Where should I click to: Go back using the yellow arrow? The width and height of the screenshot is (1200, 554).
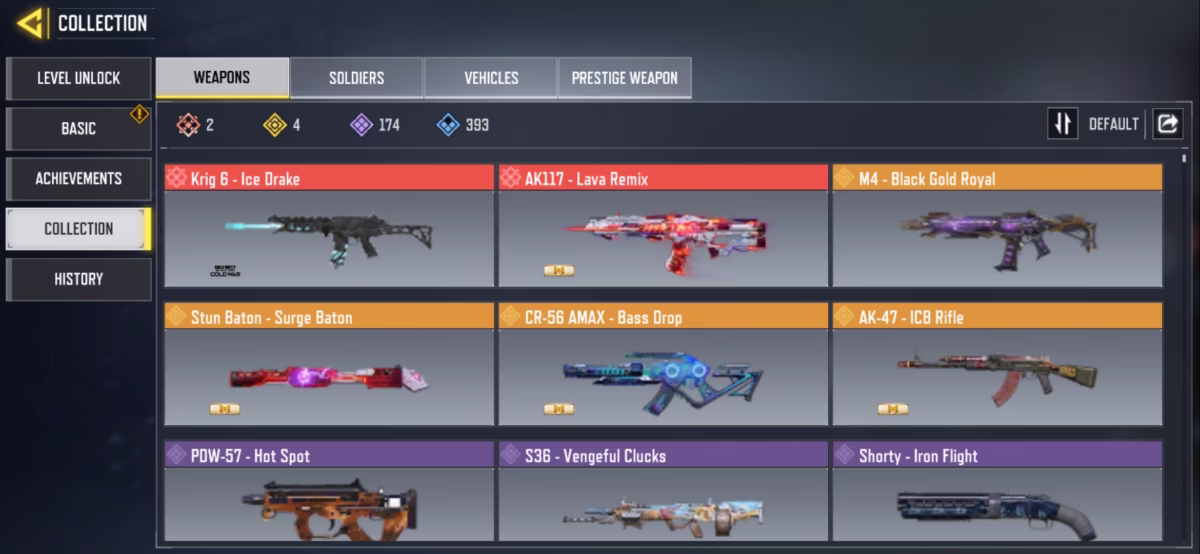tap(30, 23)
